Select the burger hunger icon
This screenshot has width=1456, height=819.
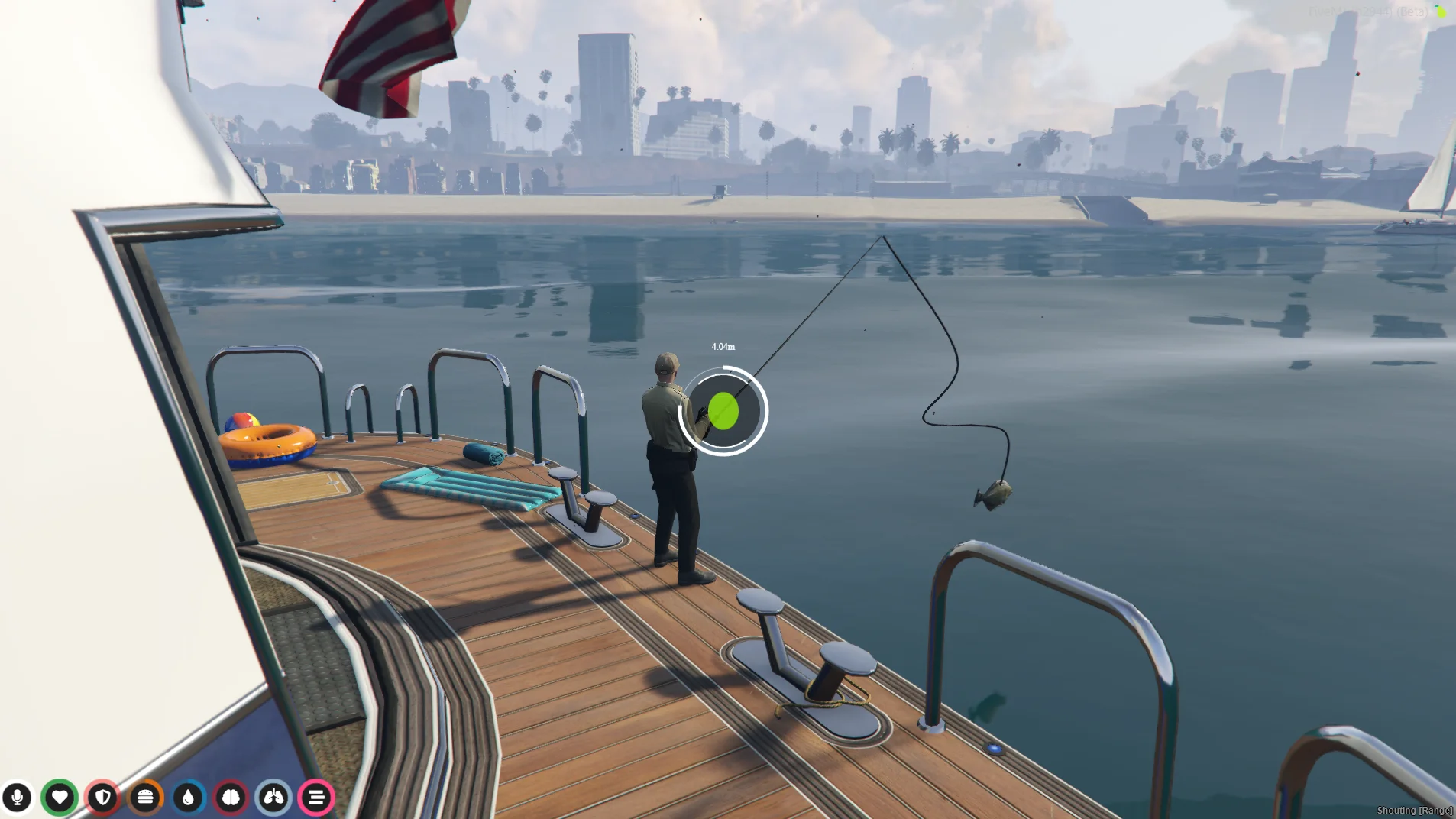(145, 798)
